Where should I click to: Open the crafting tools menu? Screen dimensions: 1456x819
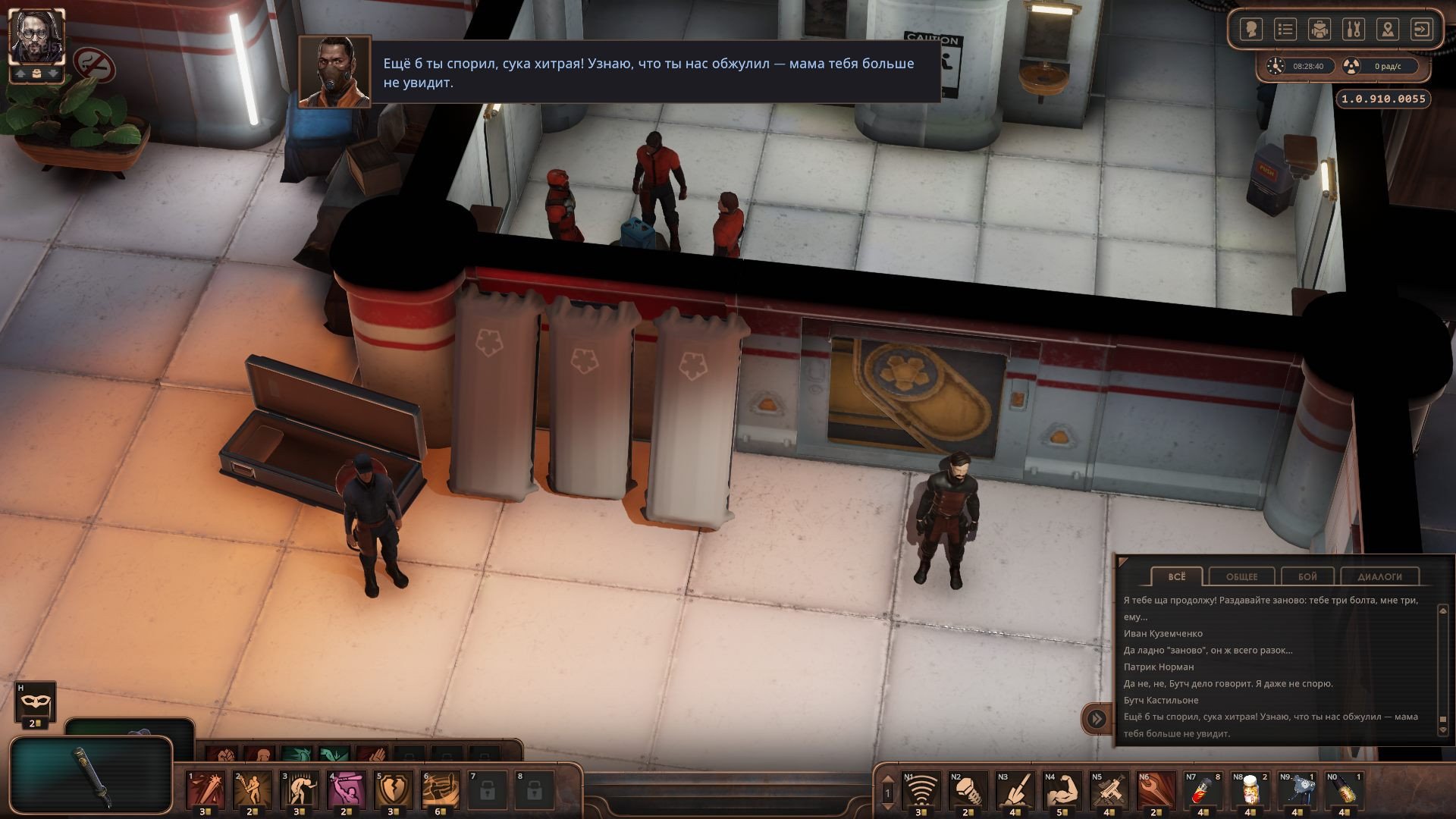coord(1354,30)
